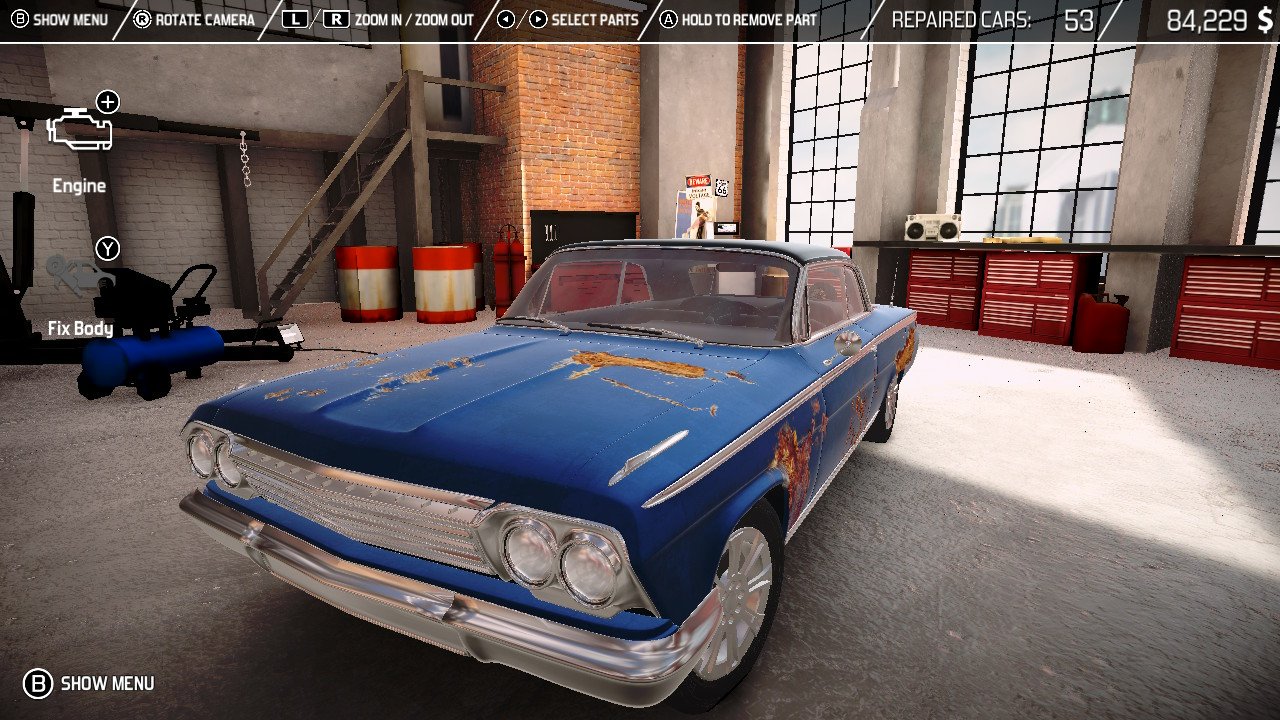Select the Engine icon
The height and width of the screenshot is (720, 1280).
point(79,128)
